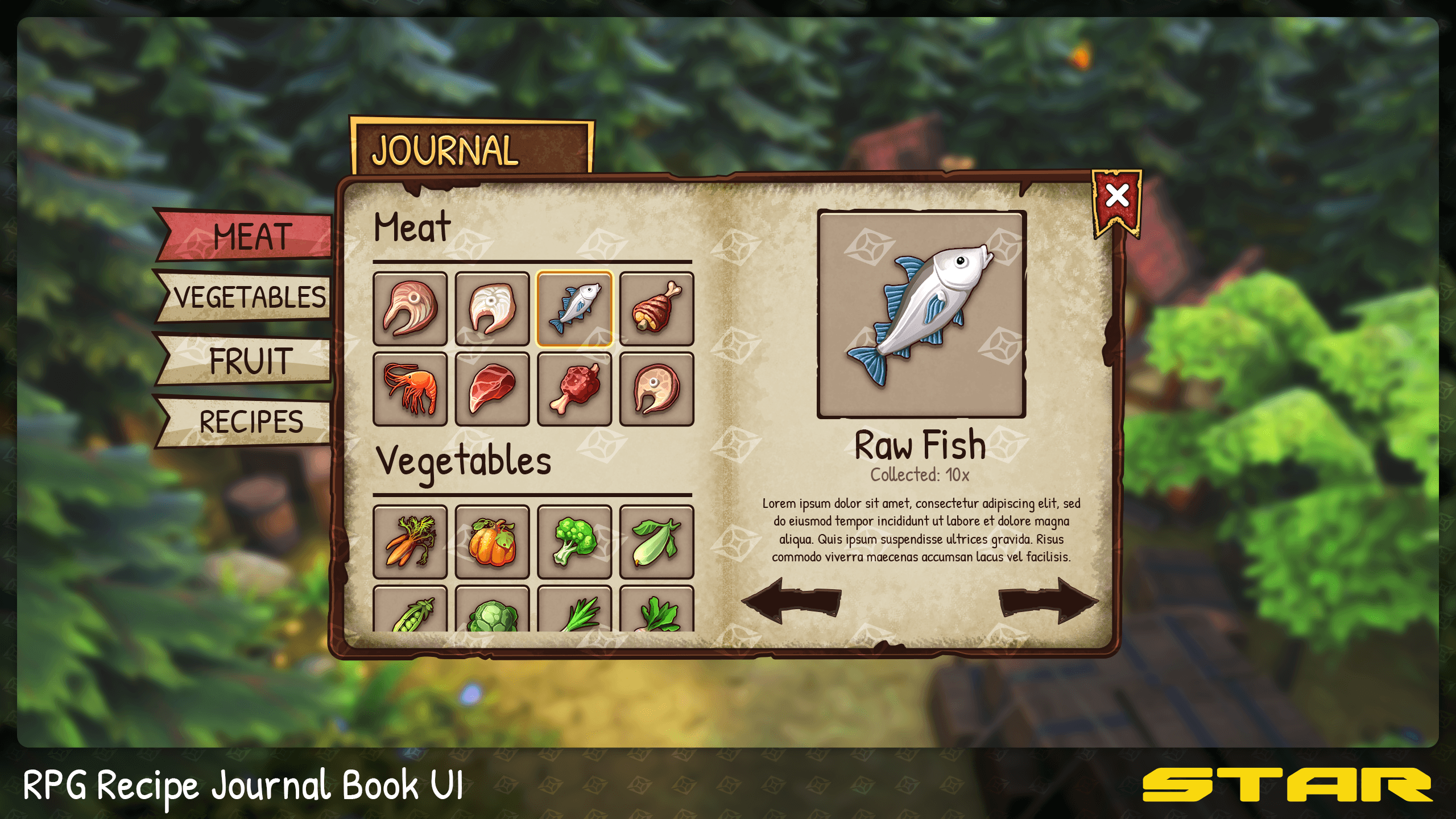Screen dimensions: 1456x819
Task: Turn to the previous page with left arrow
Action: pyautogui.click(x=791, y=601)
